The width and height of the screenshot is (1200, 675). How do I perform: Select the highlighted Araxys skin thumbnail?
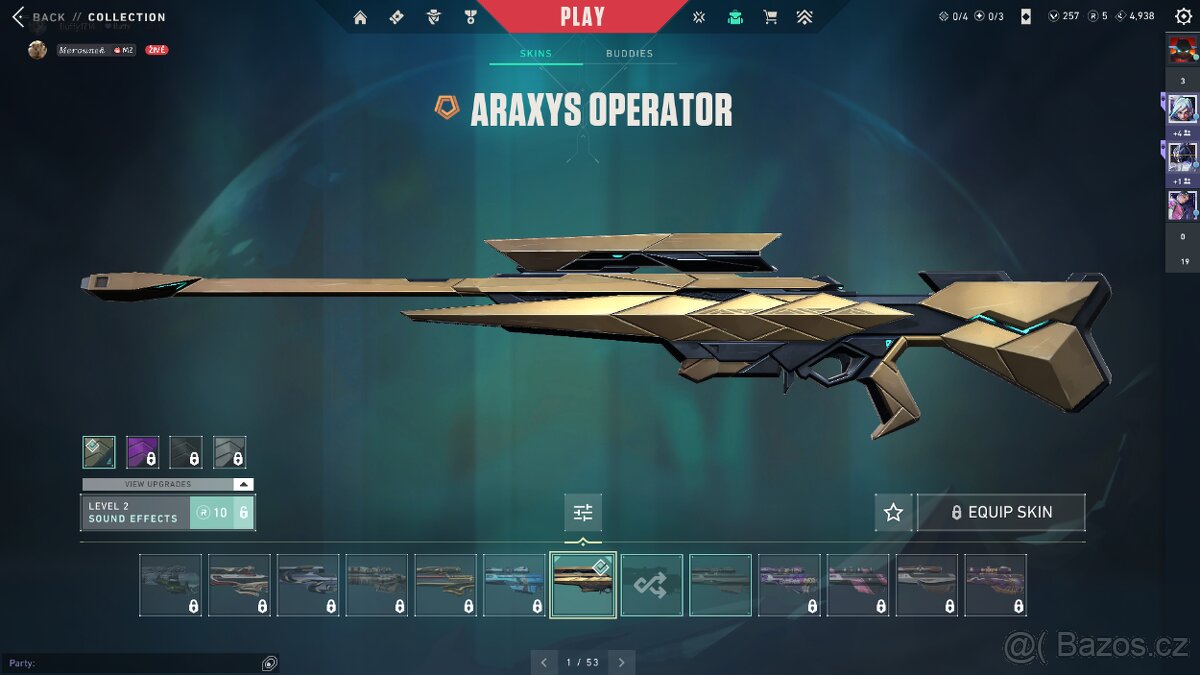tap(583, 585)
